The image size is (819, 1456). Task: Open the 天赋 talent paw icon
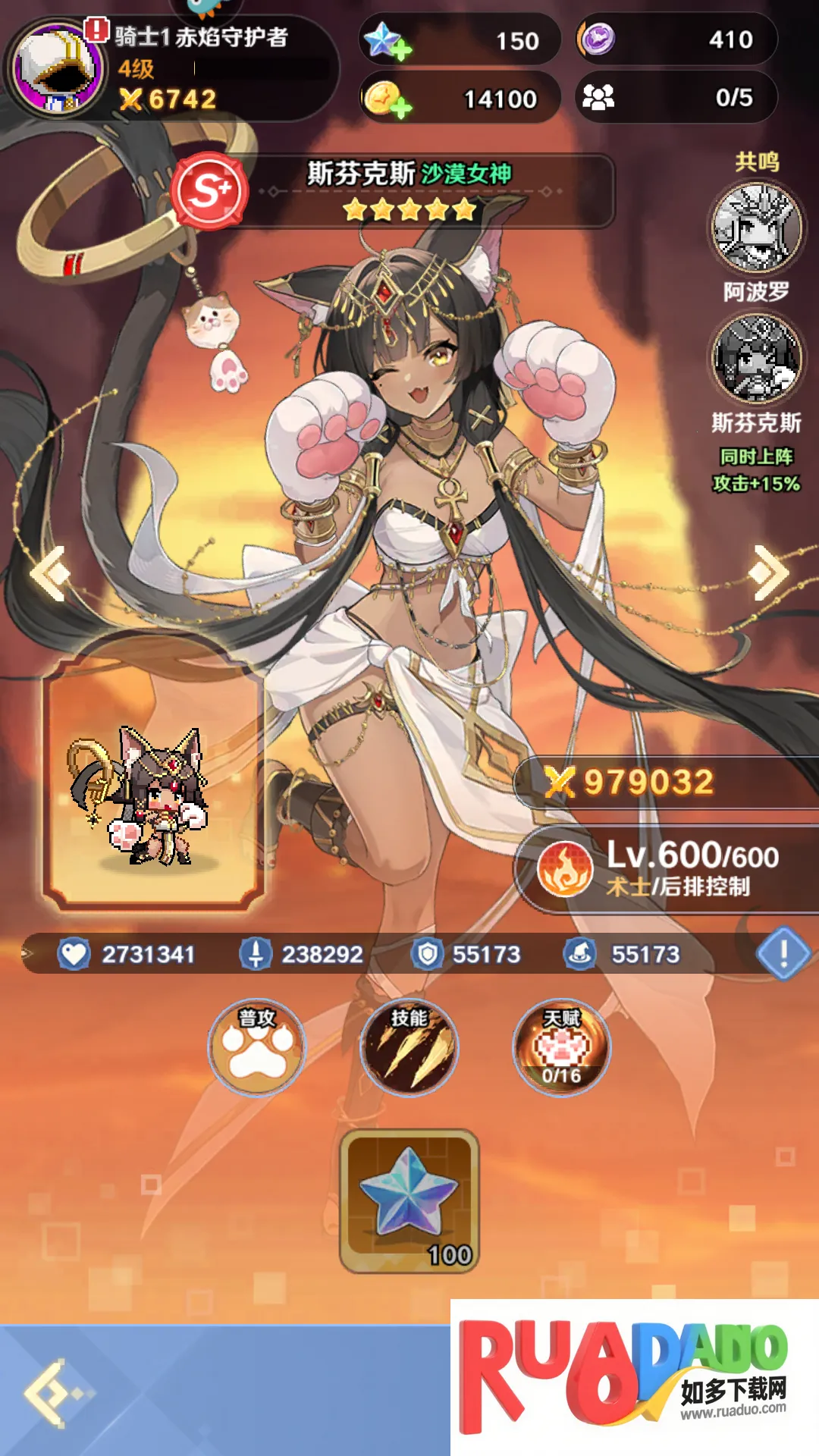coord(561,1048)
